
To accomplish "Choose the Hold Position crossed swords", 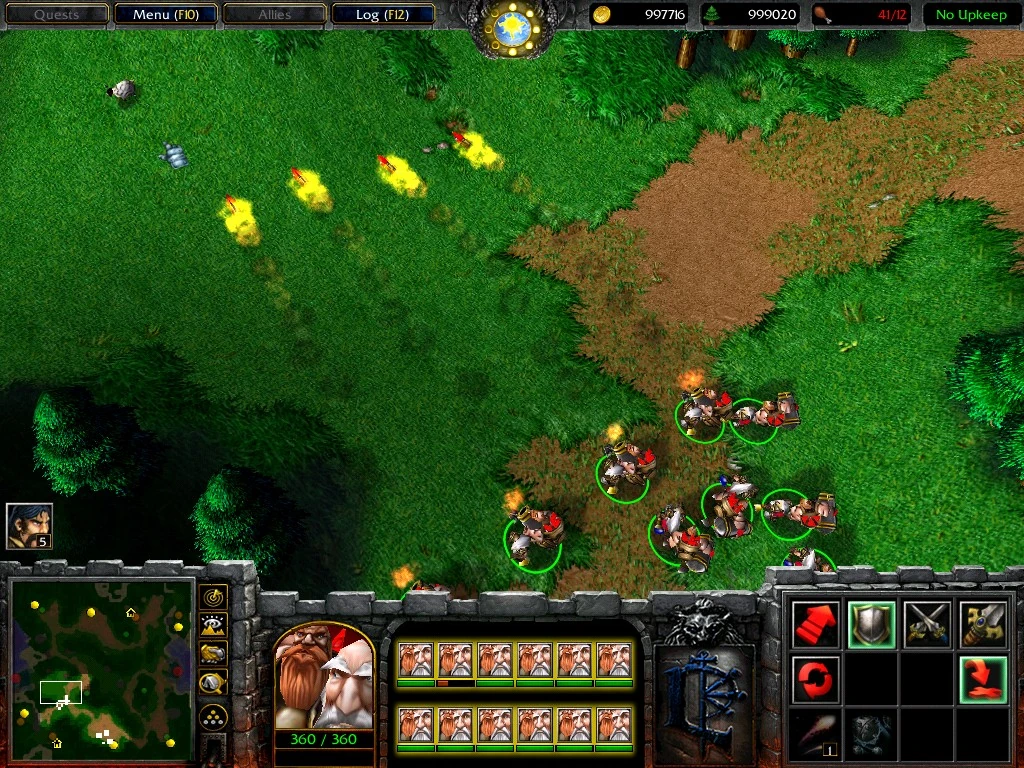I will point(926,624).
